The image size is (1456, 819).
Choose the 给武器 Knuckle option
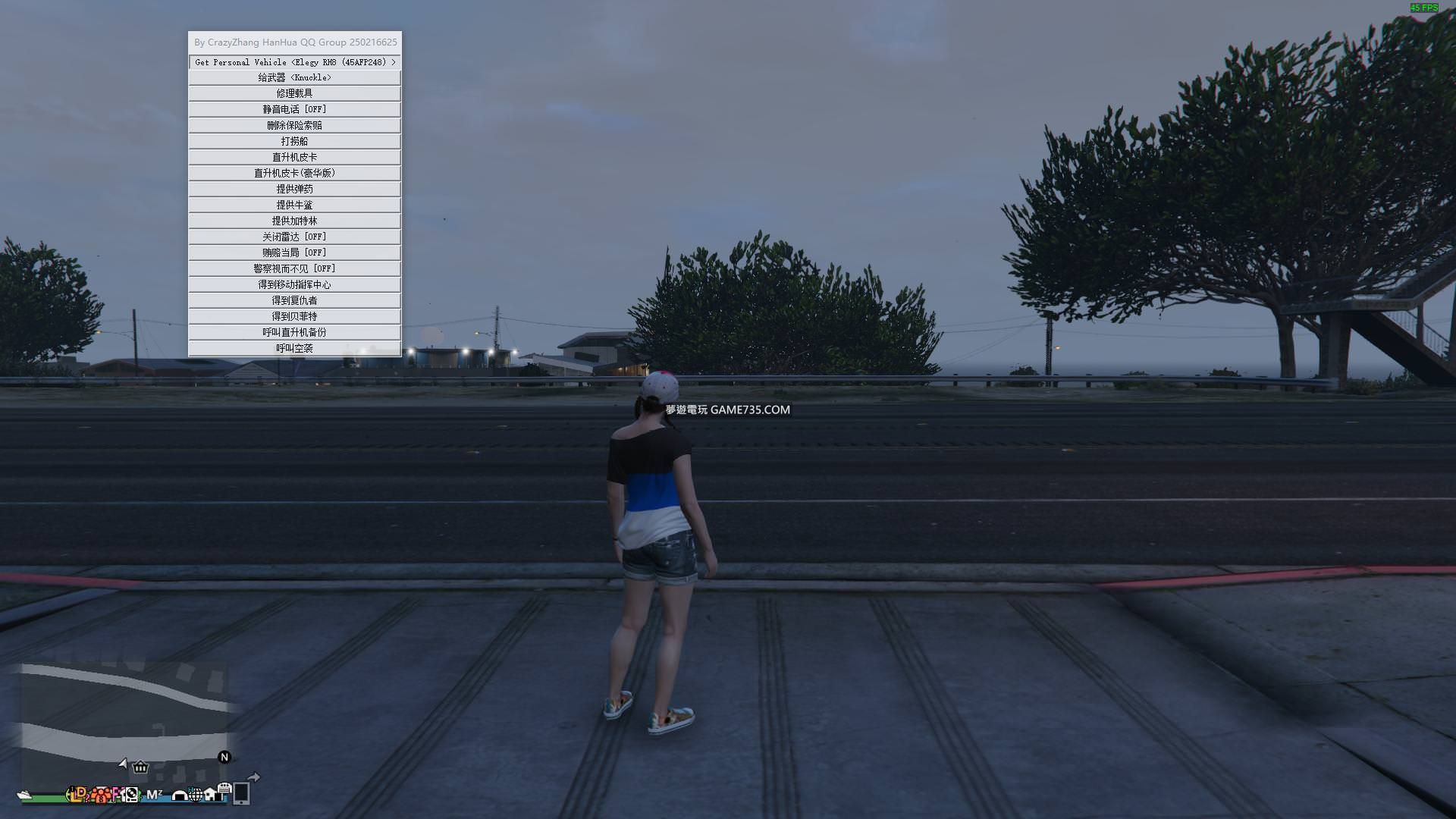click(x=294, y=77)
